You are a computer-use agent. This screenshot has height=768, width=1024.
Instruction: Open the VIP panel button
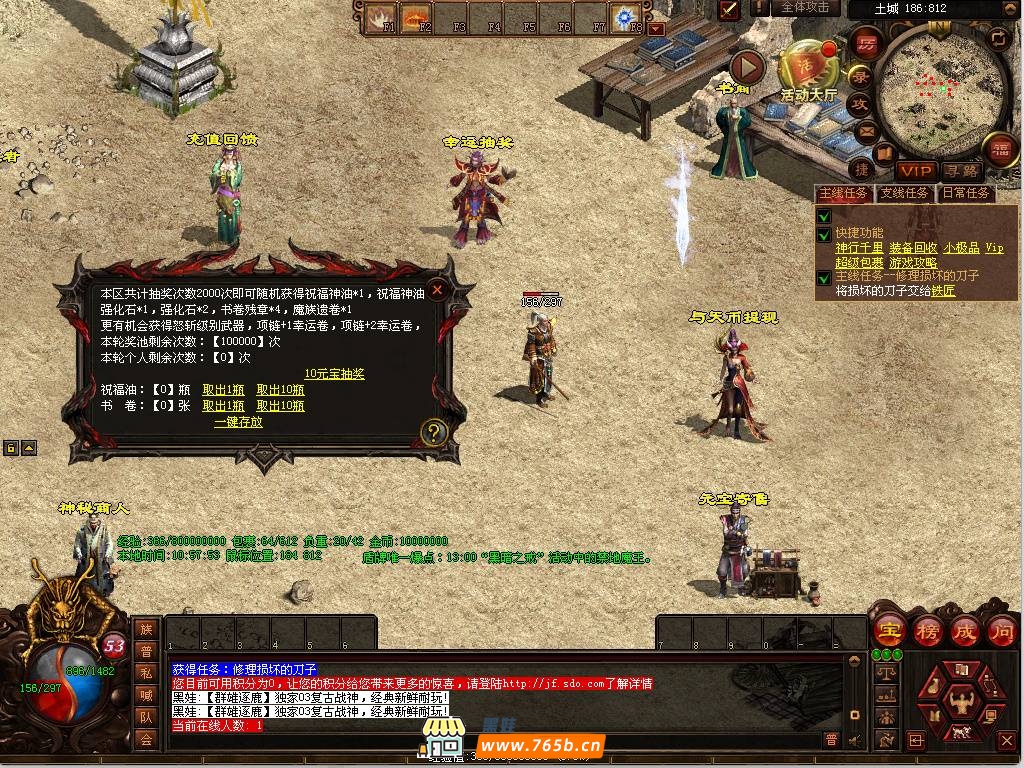coord(915,171)
